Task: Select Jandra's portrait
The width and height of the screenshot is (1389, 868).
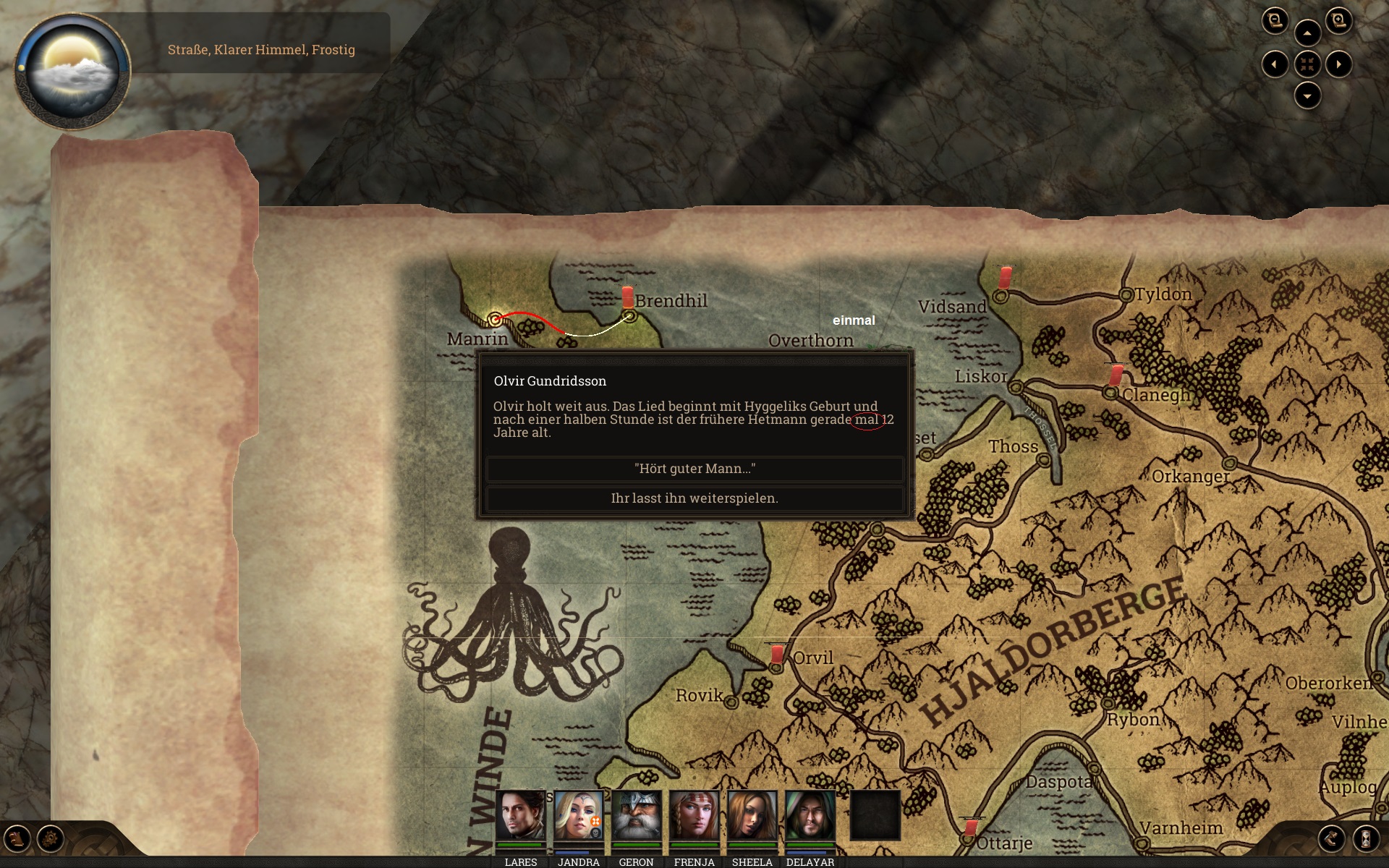Action: 578,815
